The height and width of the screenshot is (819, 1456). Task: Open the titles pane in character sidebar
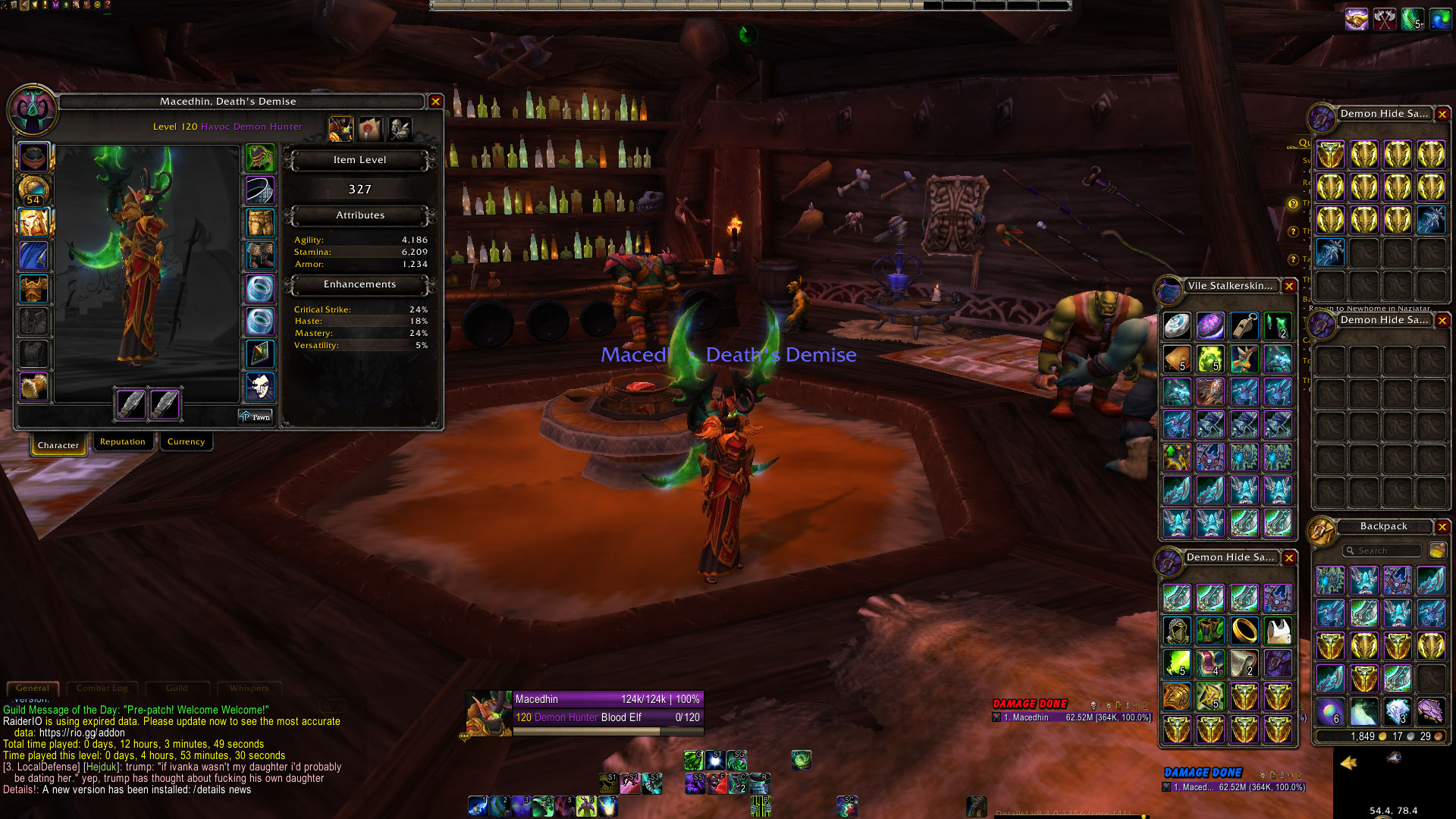[x=370, y=129]
